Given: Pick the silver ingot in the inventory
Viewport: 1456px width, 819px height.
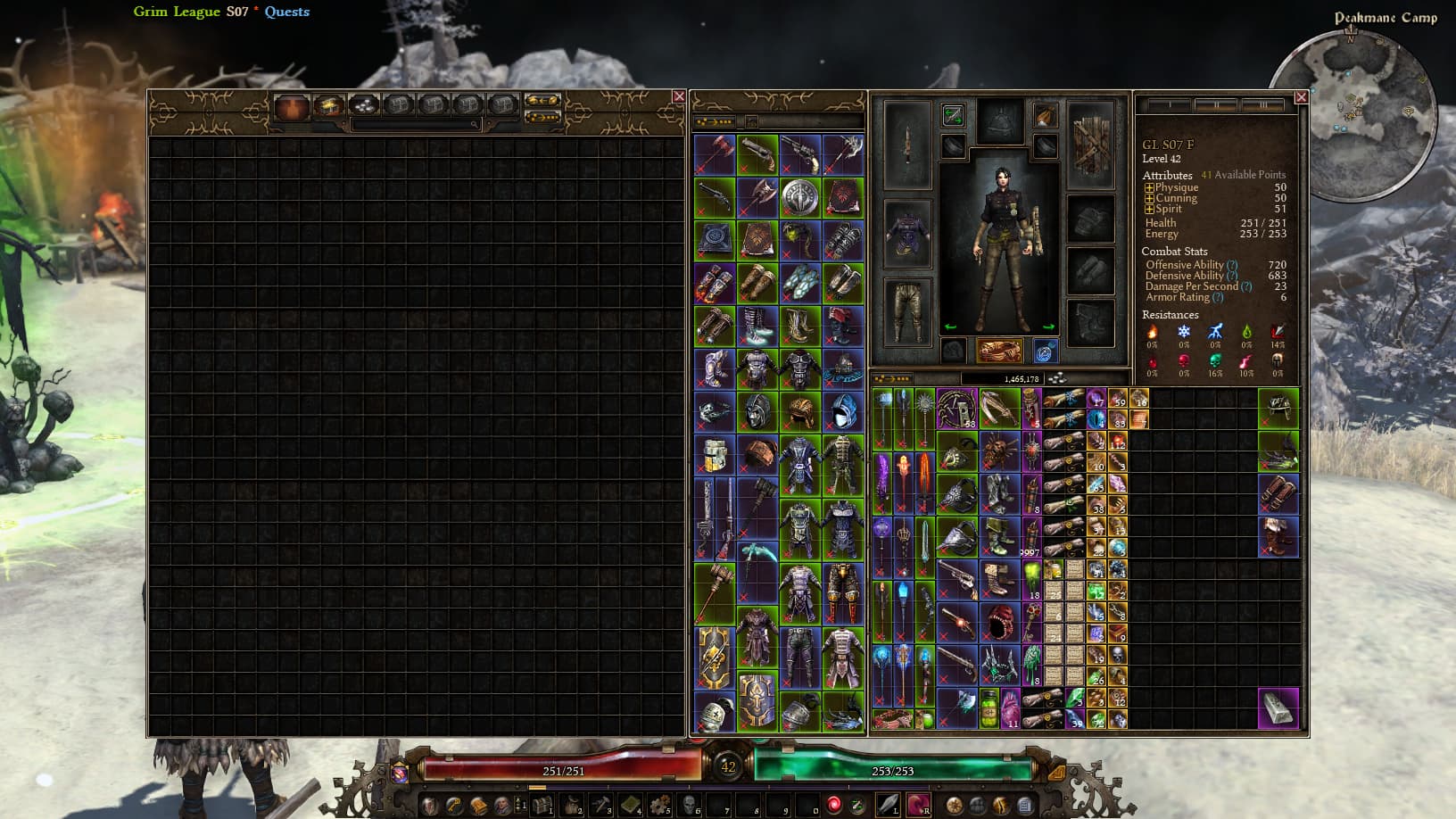Looking at the screenshot, I should 1278,708.
